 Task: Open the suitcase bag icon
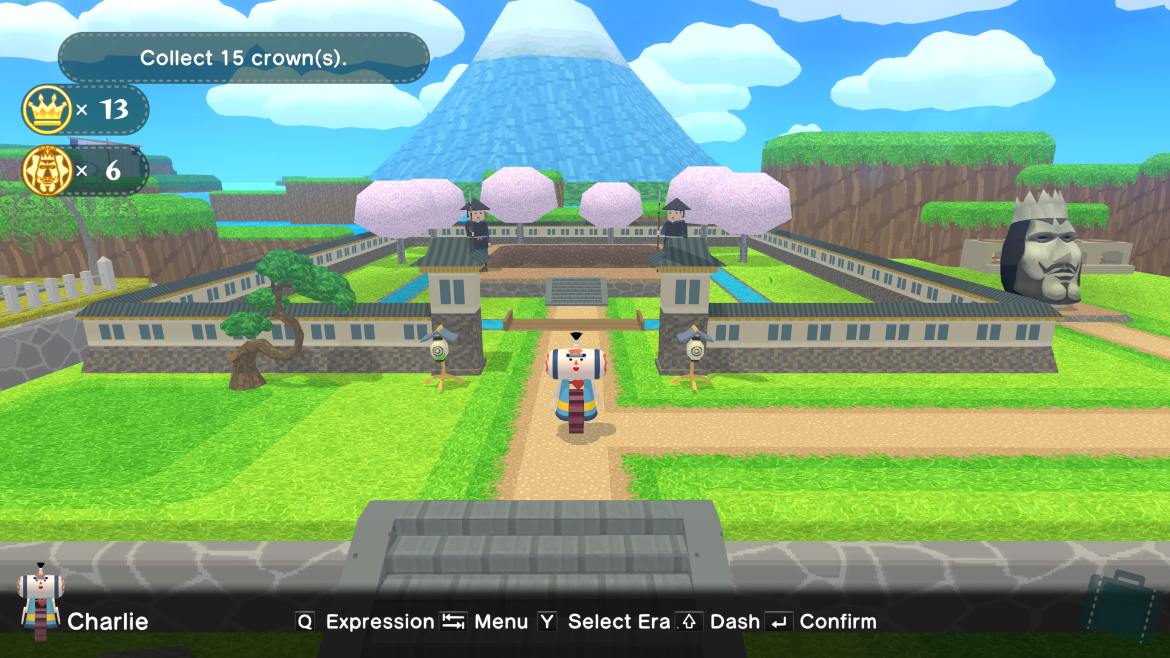pyautogui.click(x=1125, y=604)
